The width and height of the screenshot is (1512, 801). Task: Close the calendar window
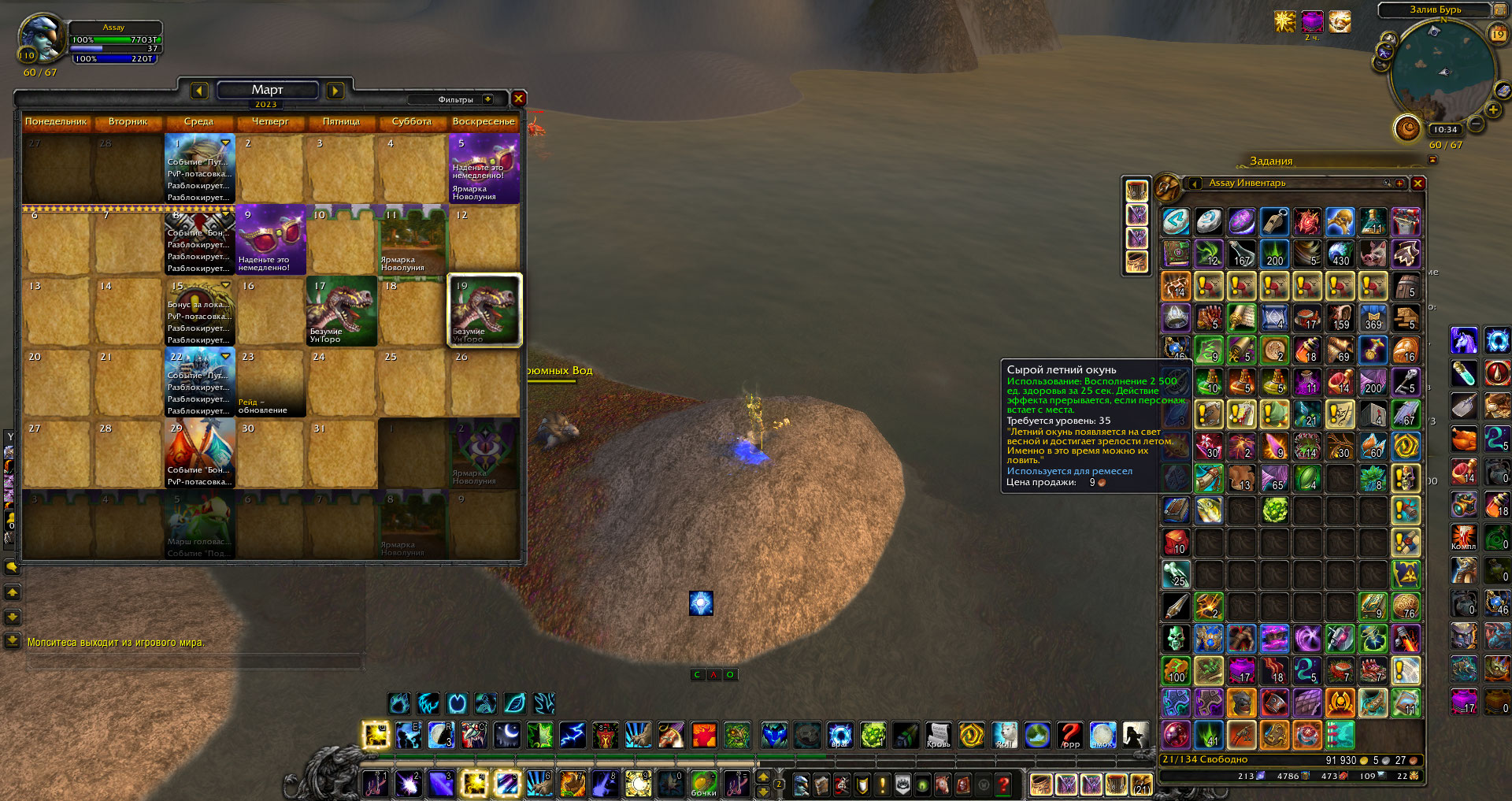click(518, 98)
